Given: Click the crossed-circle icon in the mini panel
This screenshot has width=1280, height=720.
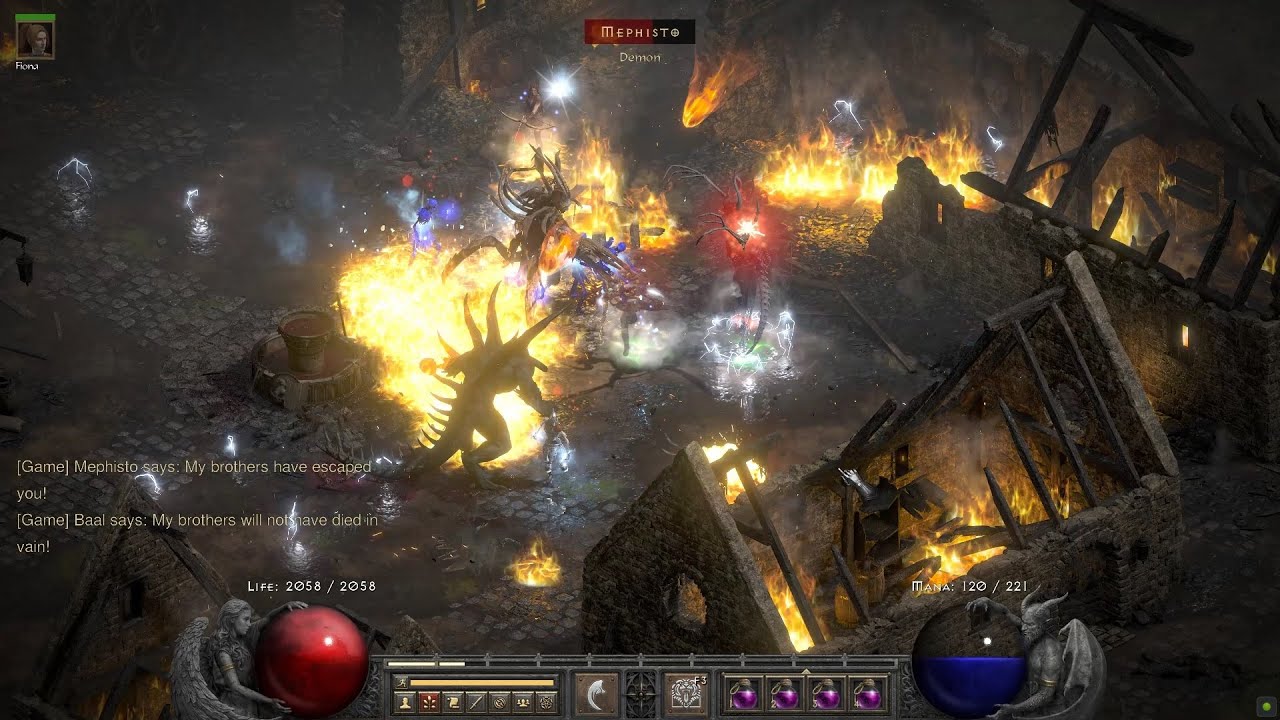Looking at the screenshot, I should (x=498, y=702).
